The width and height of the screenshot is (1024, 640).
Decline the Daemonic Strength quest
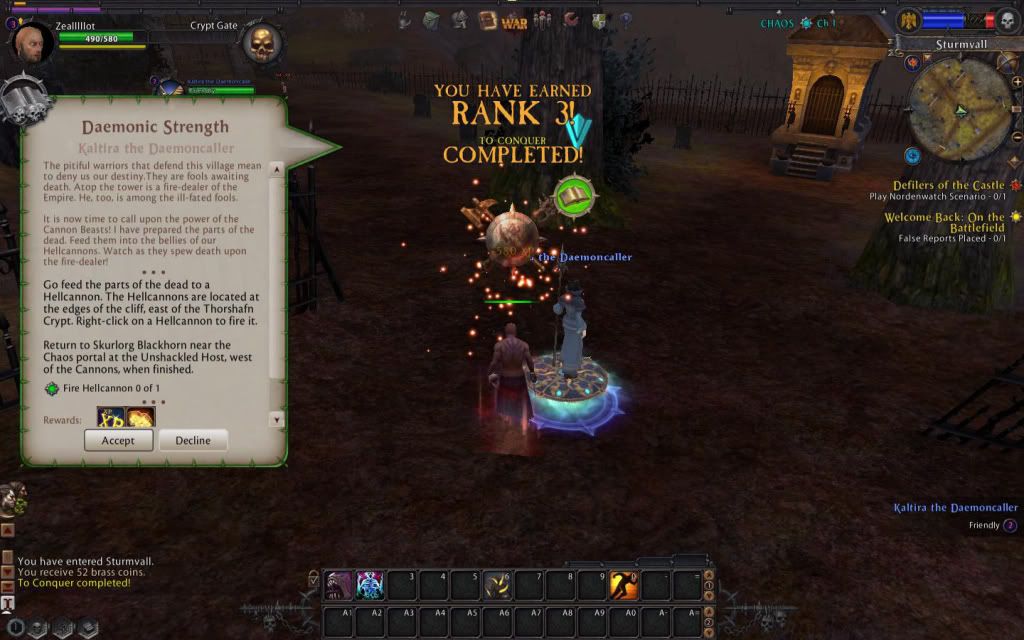pyautogui.click(x=193, y=440)
